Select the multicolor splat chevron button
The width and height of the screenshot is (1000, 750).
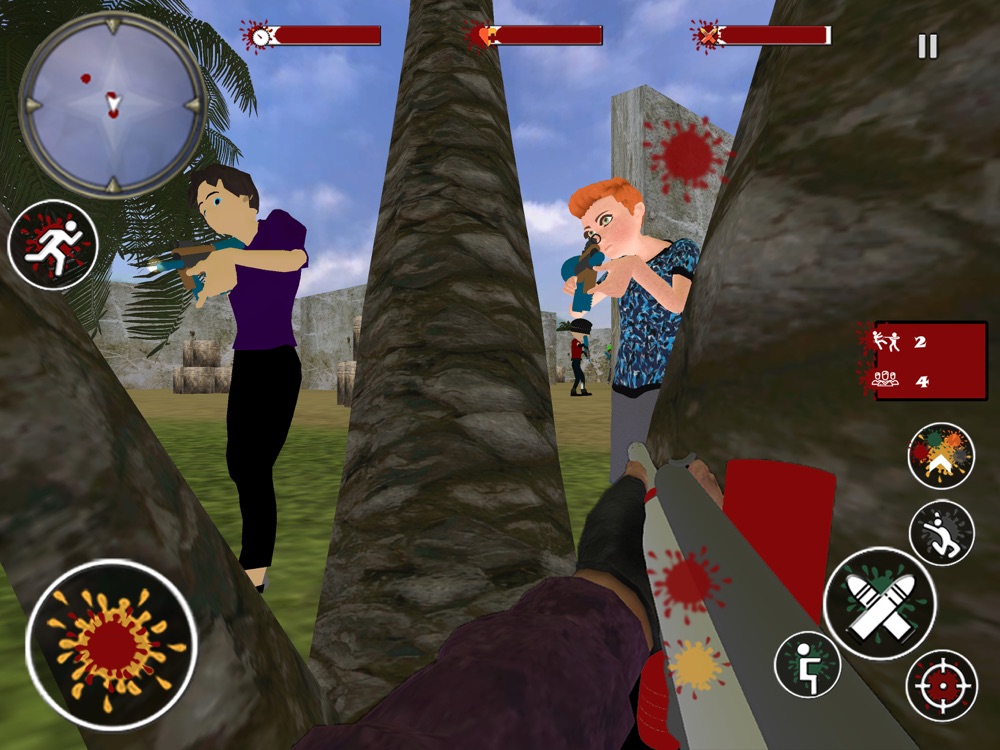941,456
